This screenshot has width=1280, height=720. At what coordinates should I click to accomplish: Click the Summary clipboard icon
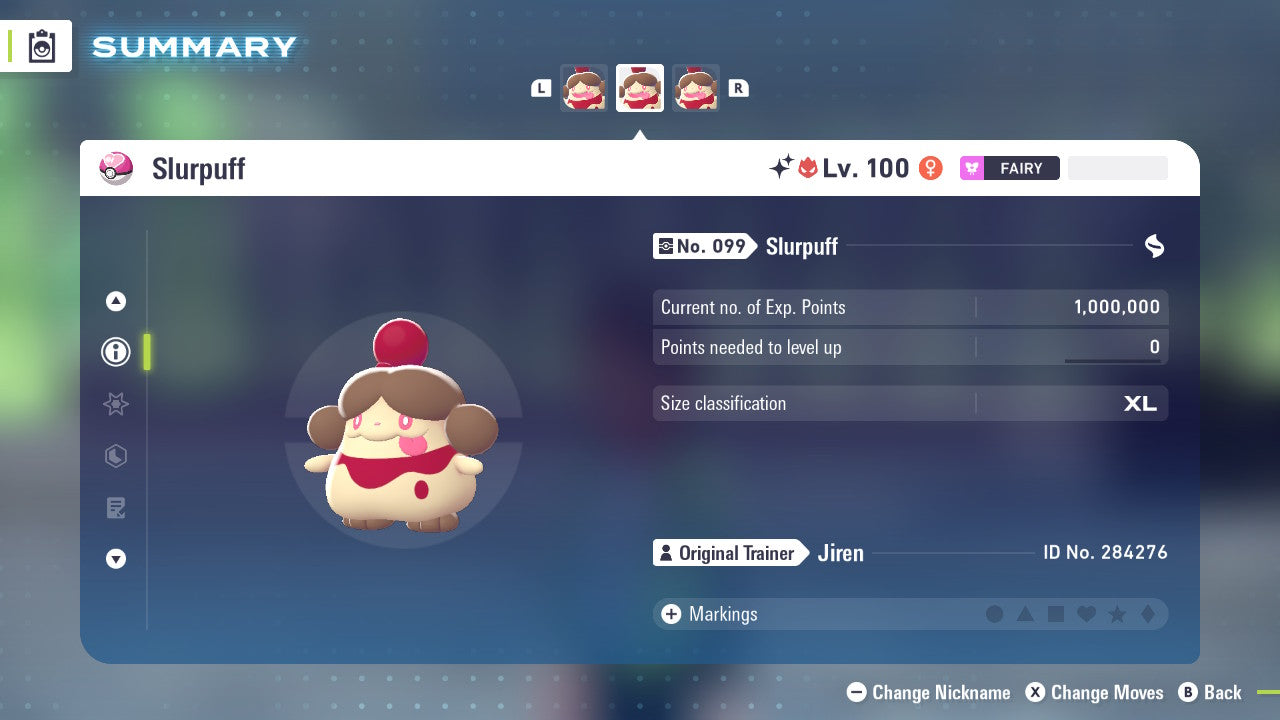click(x=42, y=46)
